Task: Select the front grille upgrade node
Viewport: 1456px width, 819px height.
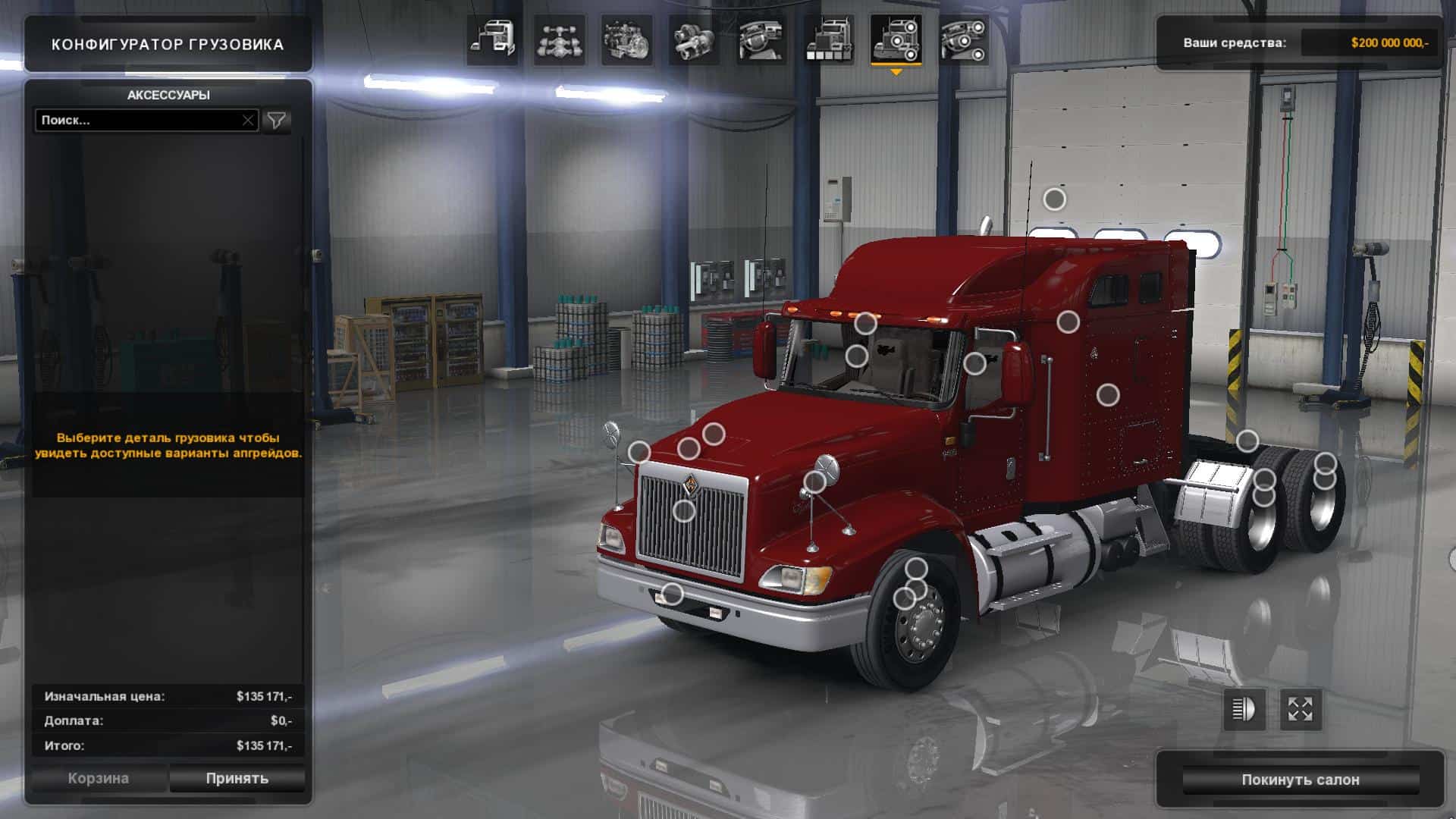Action: click(684, 511)
